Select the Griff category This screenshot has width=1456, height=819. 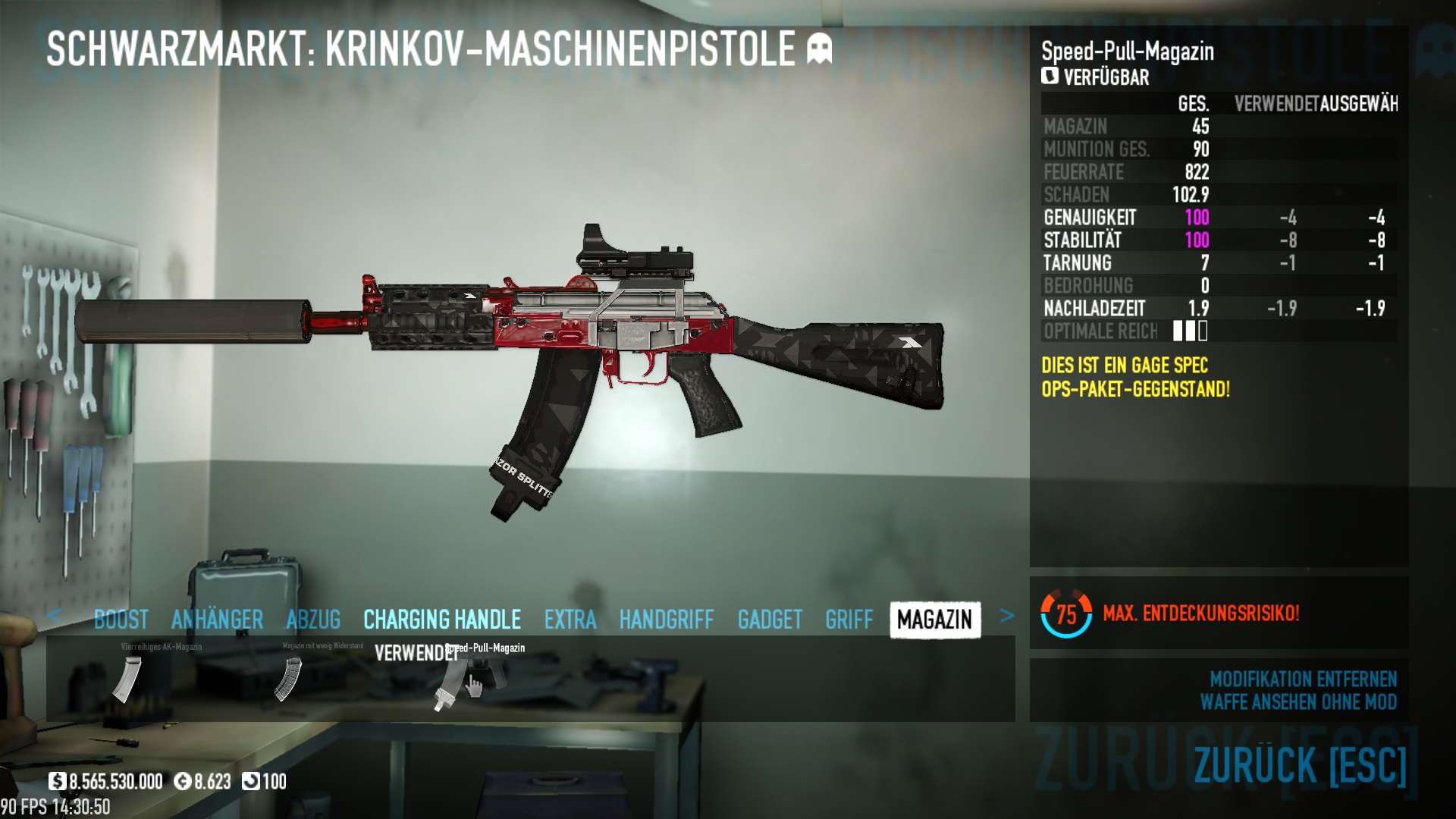click(x=849, y=620)
